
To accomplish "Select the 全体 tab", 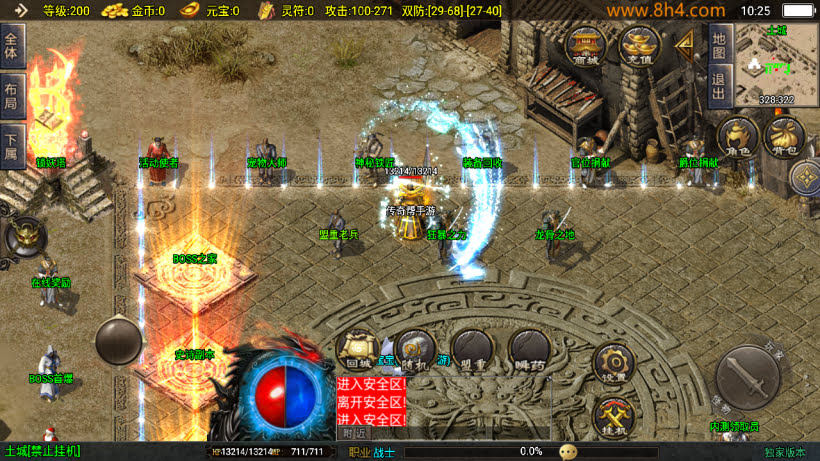I will tap(12, 46).
